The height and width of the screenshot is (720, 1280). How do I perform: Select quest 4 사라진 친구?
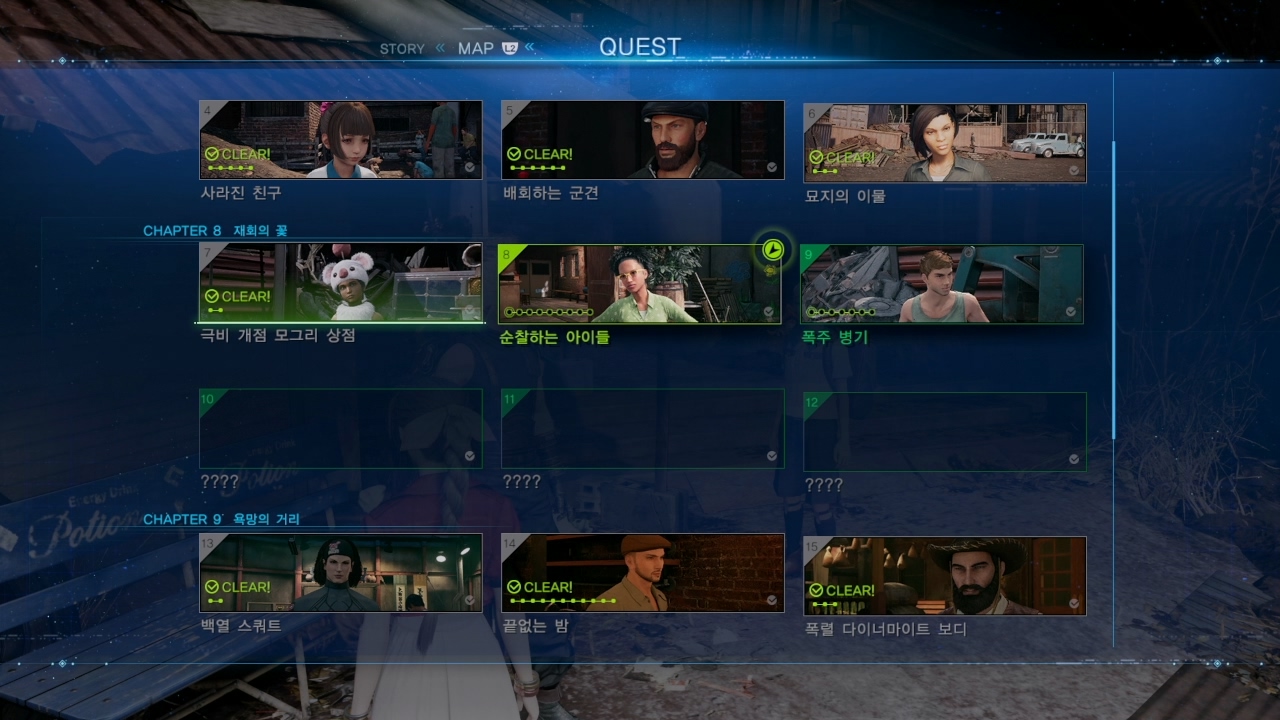click(x=341, y=140)
